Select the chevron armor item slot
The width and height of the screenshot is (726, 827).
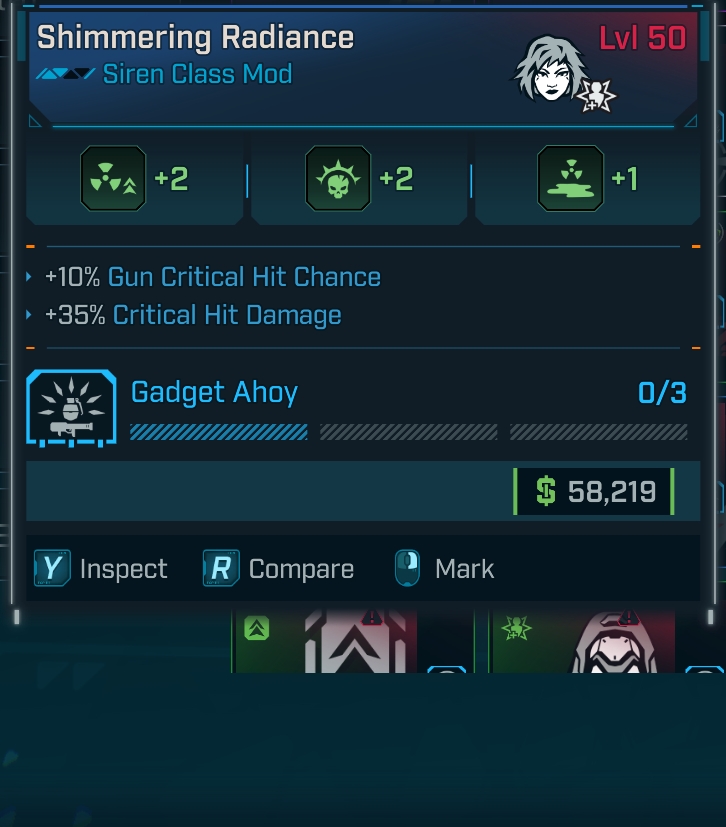tap(327, 642)
